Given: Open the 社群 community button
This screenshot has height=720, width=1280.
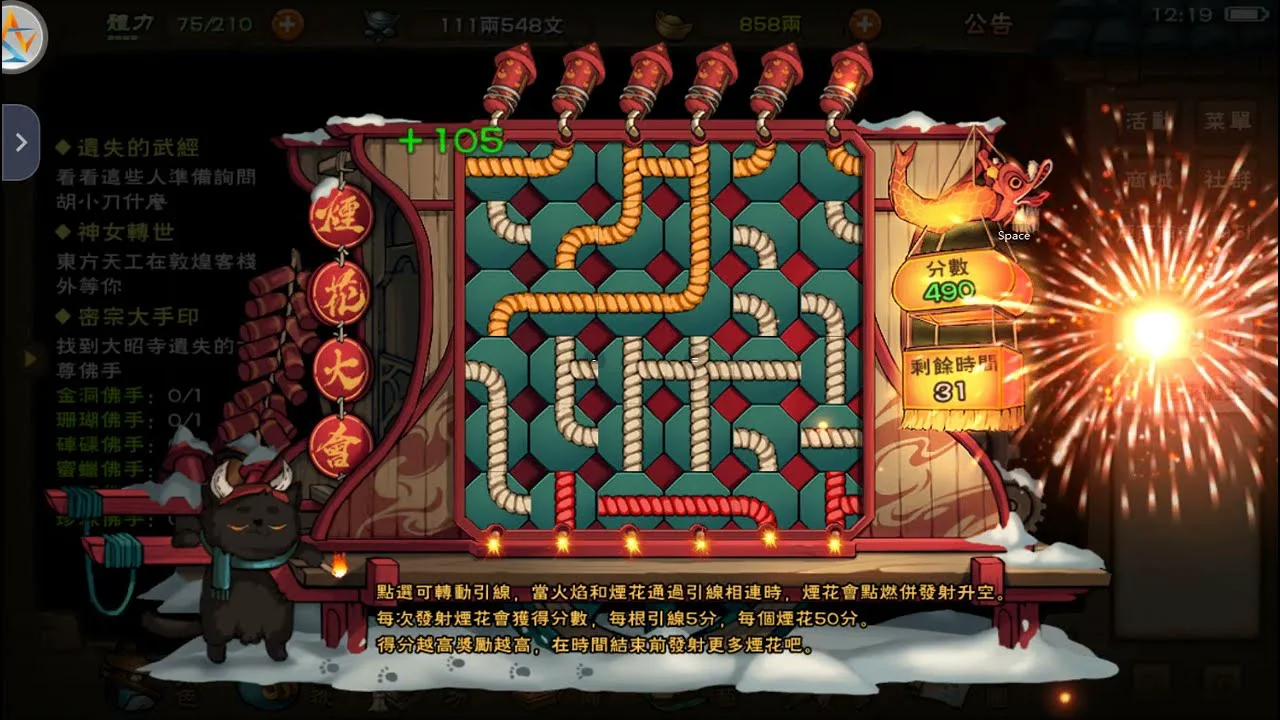Looking at the screenshot, I should 1226,180.
